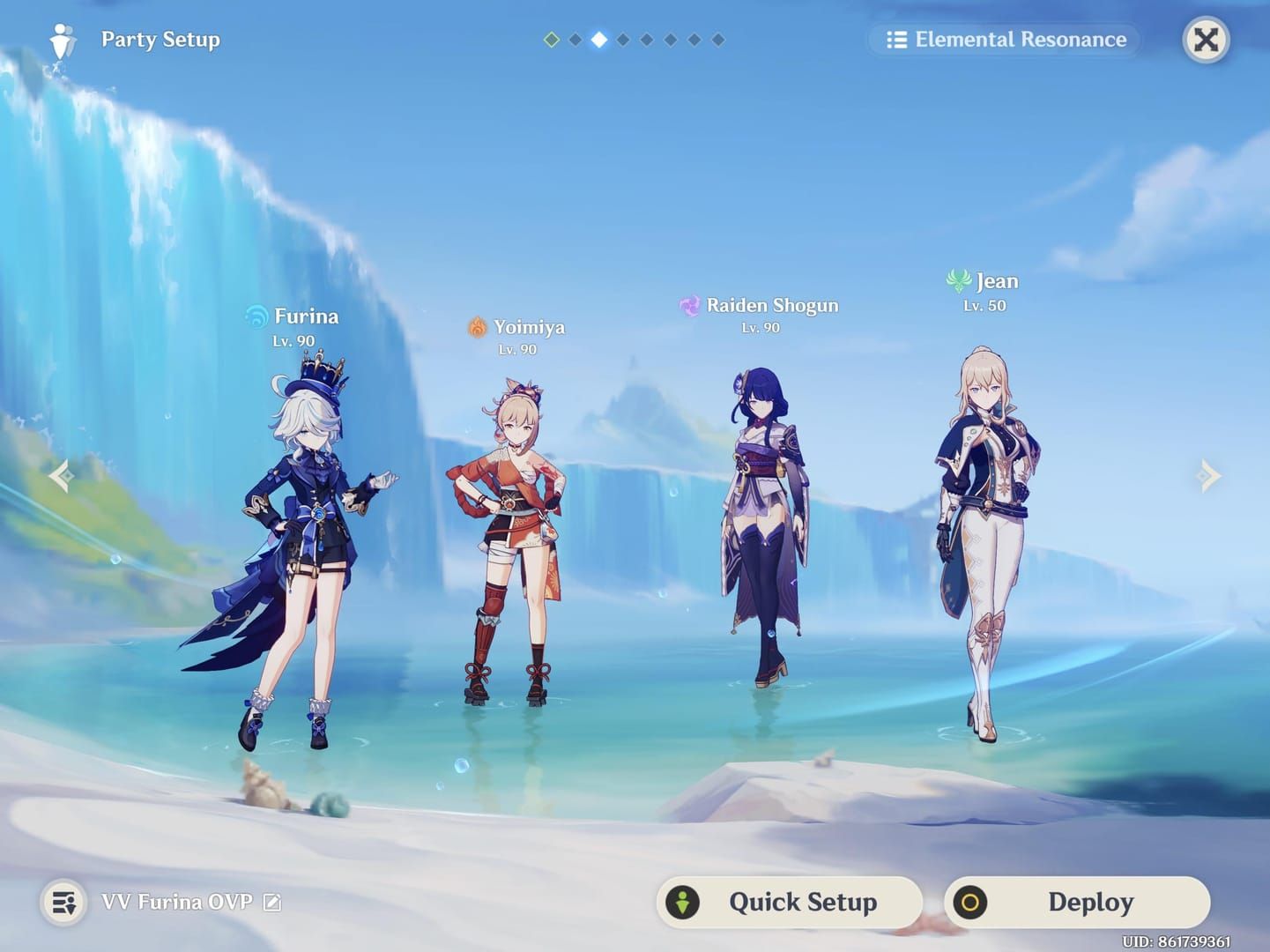Expand the next party with the right arrow
Viewport: 1270px width, 952px height.
1209,476
